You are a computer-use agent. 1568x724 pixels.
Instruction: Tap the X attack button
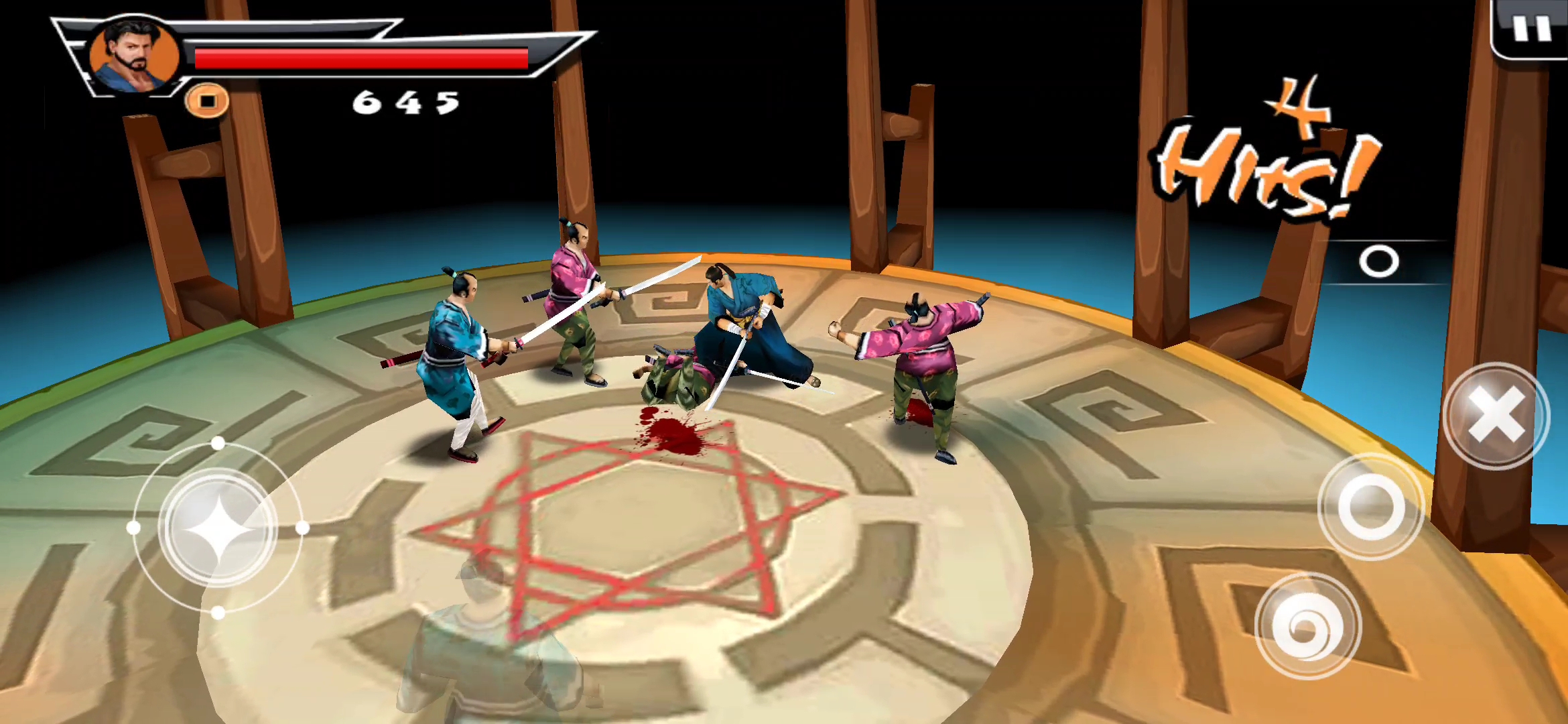[x=1496, y=416]
